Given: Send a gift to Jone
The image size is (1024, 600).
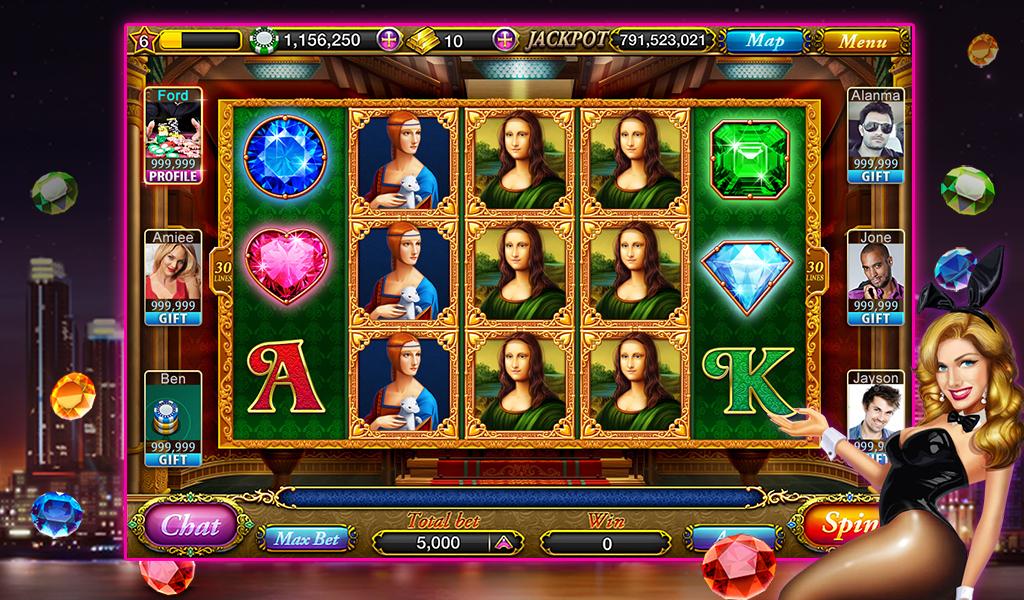Looking at the screenshot, I should point(875,318).
